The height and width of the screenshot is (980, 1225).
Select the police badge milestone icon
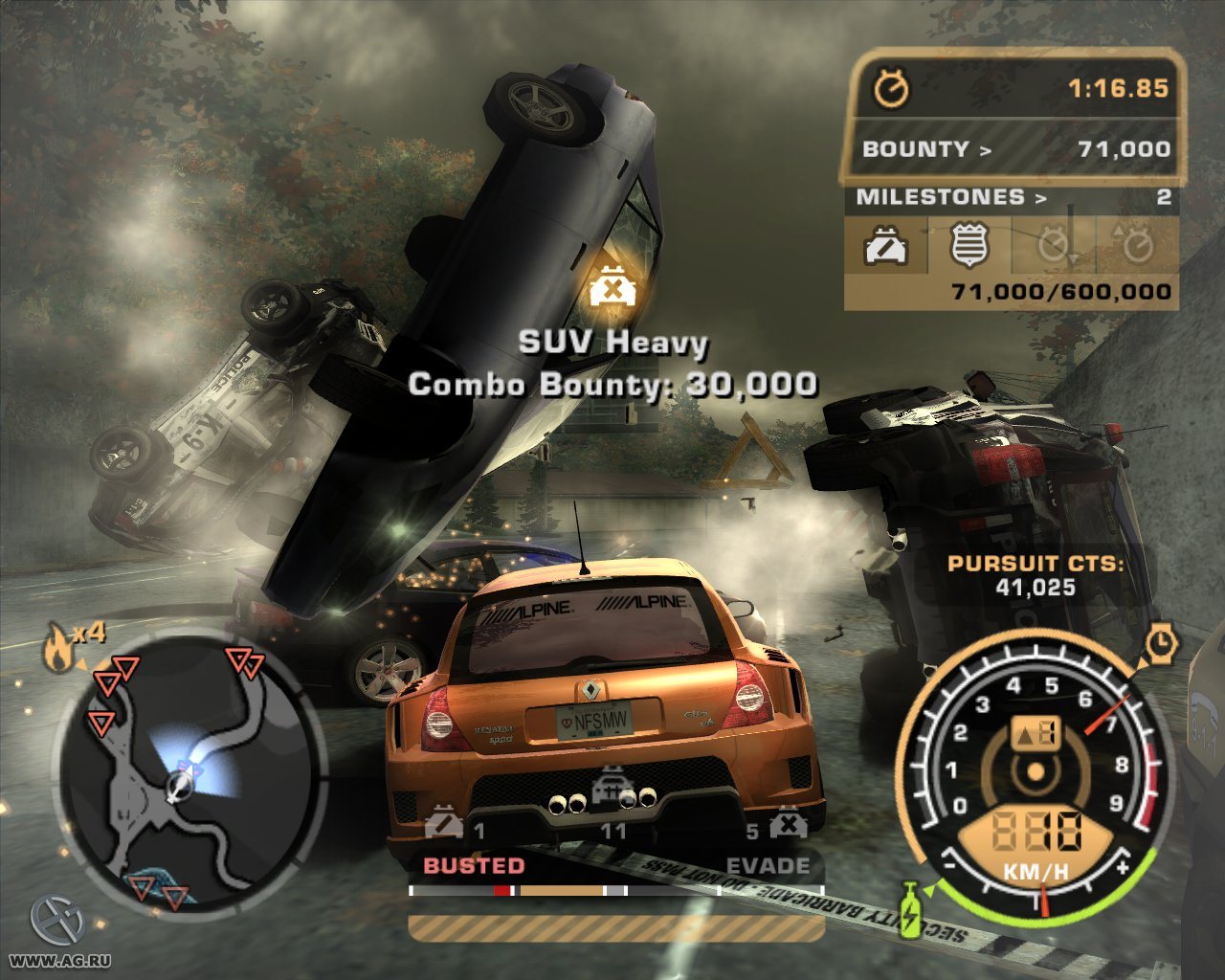click(969, 245)
